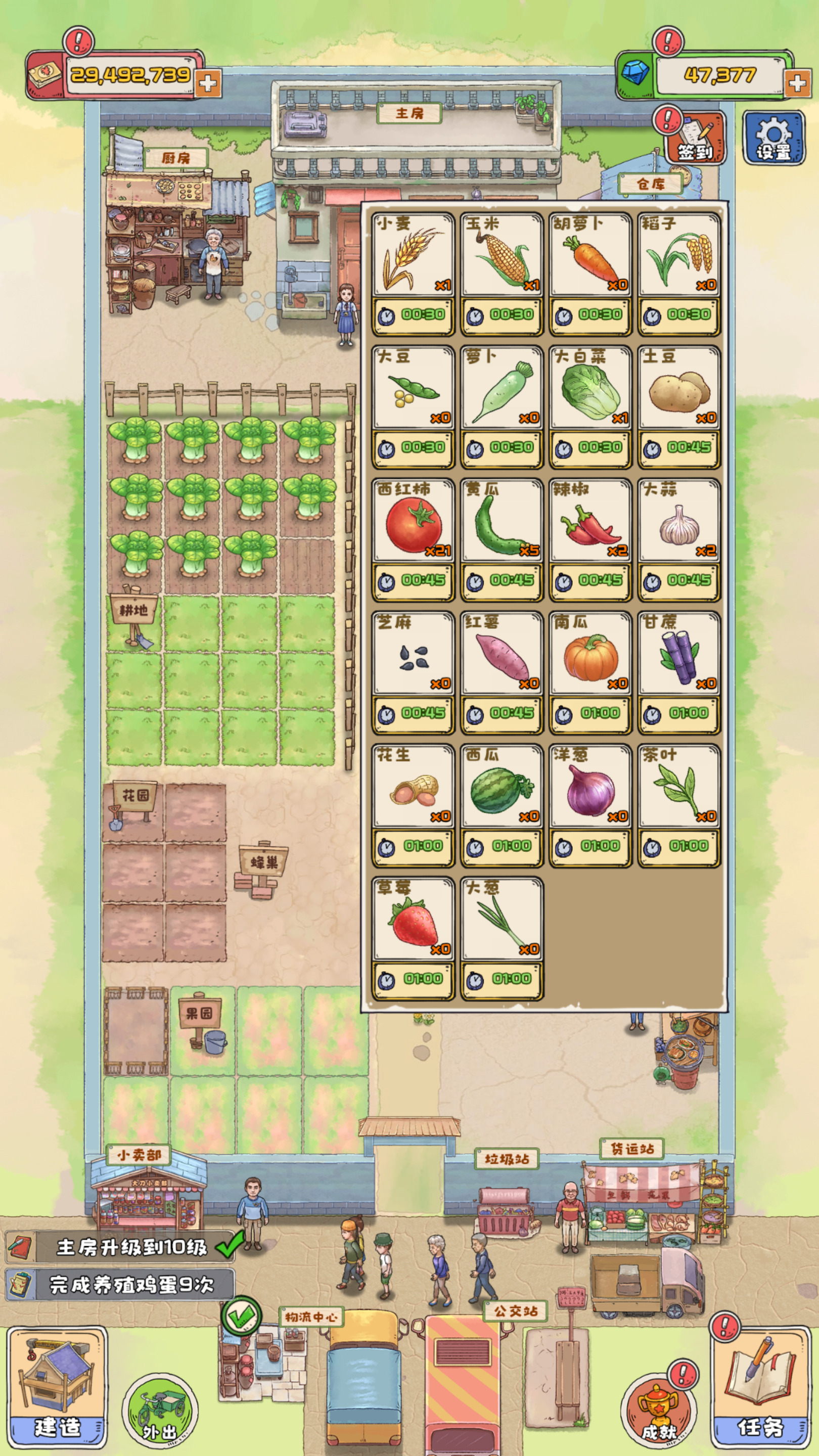Pick the 西红柿 tomato seed card
819x1456 pixels.
pos(413,539)
